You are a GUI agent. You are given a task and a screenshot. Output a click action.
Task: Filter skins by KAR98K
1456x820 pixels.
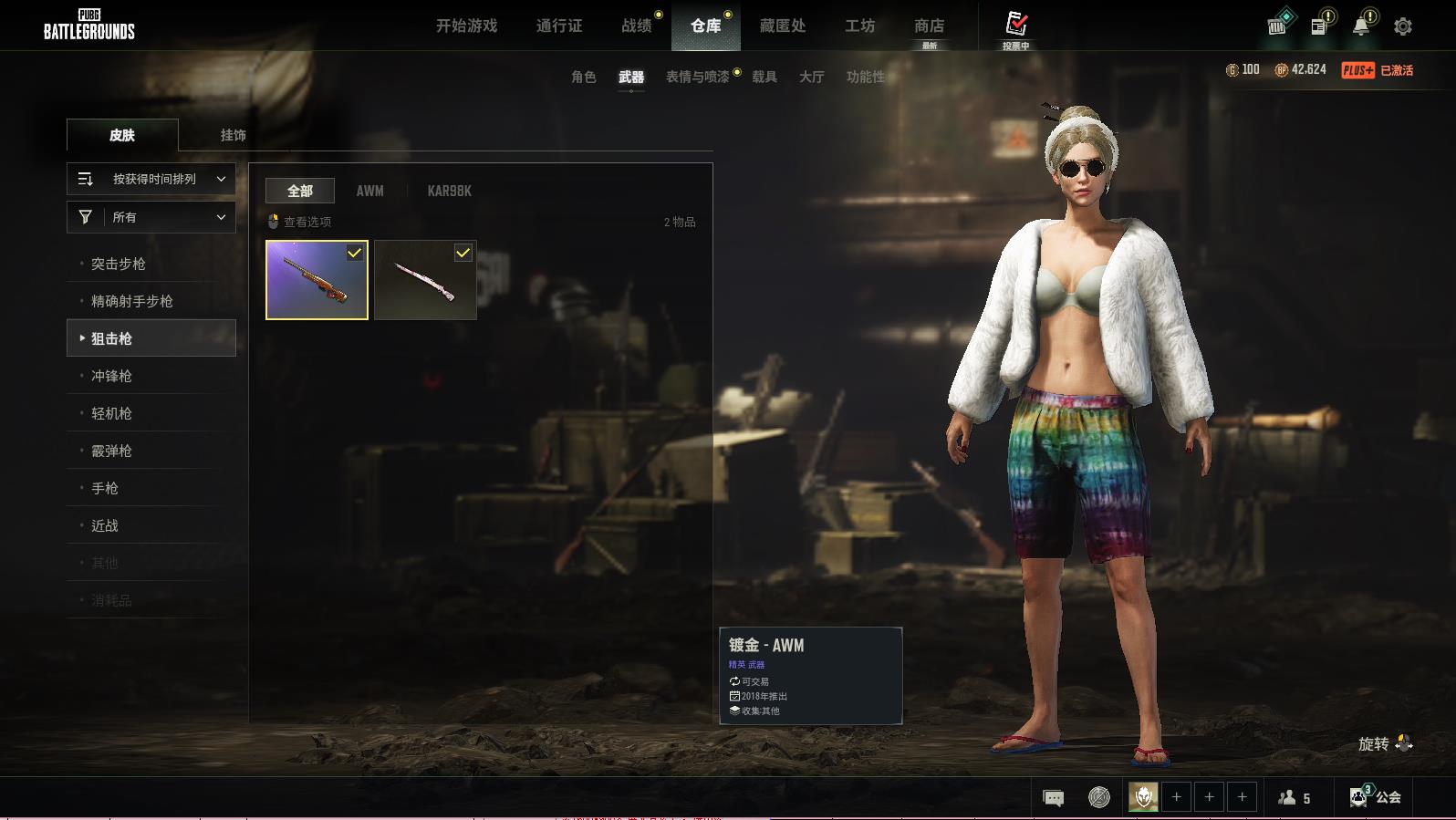click(x=449, y=191)
